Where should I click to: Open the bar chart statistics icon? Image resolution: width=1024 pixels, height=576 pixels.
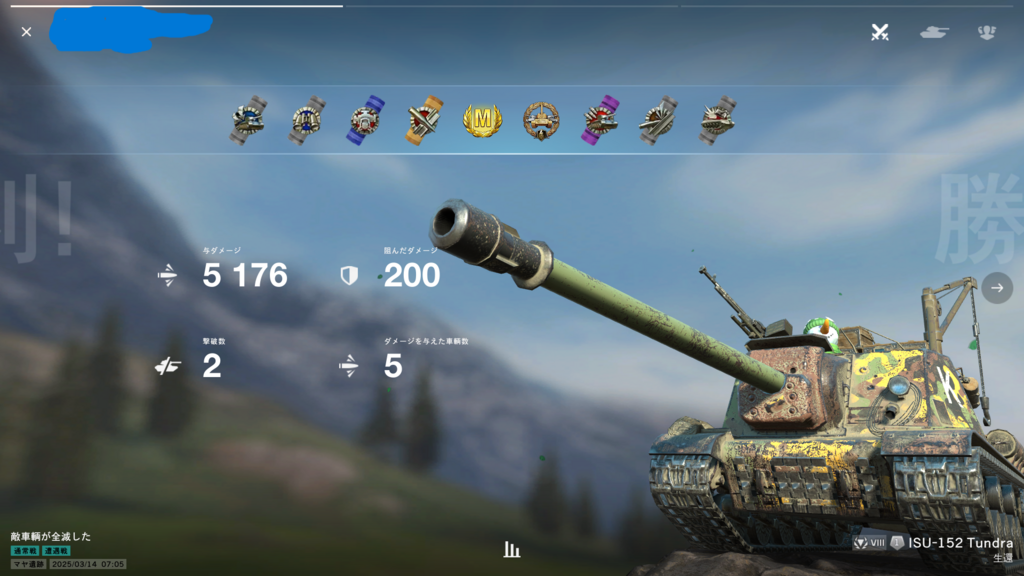click(x=512, y=550)
